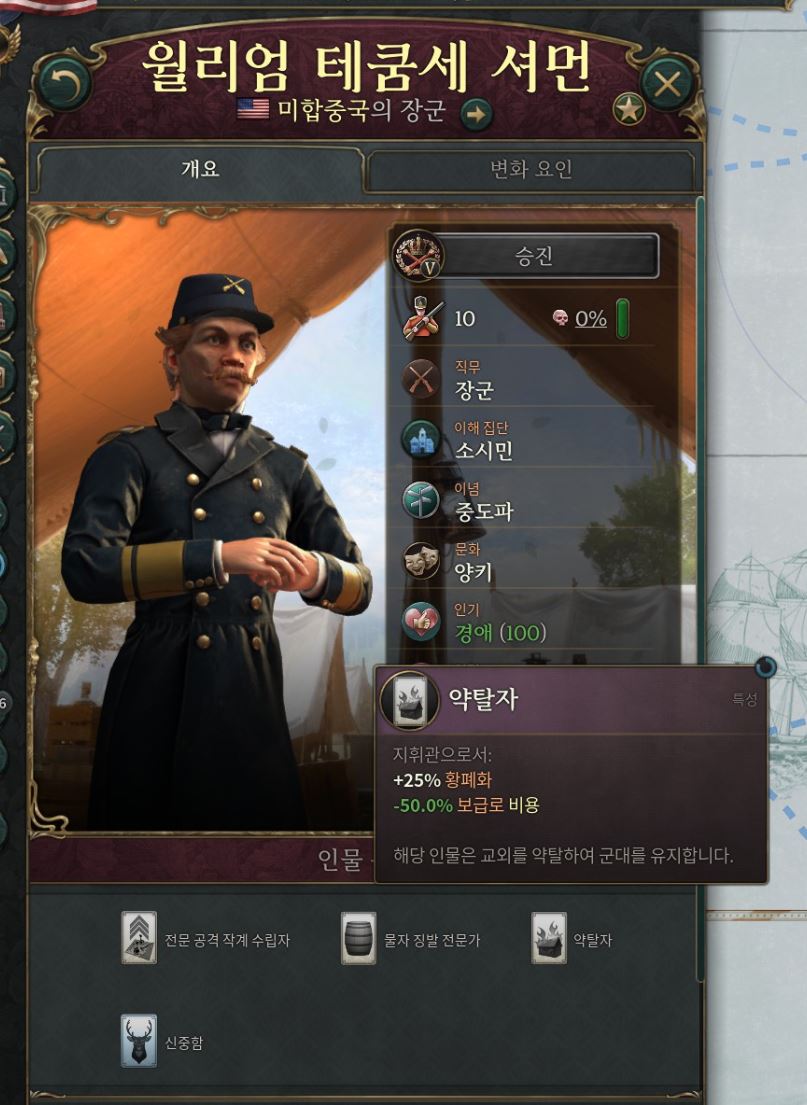The image size is (807, 1105).
Task: Go back with the return arrow button
Action: click(x=64, y=85)
